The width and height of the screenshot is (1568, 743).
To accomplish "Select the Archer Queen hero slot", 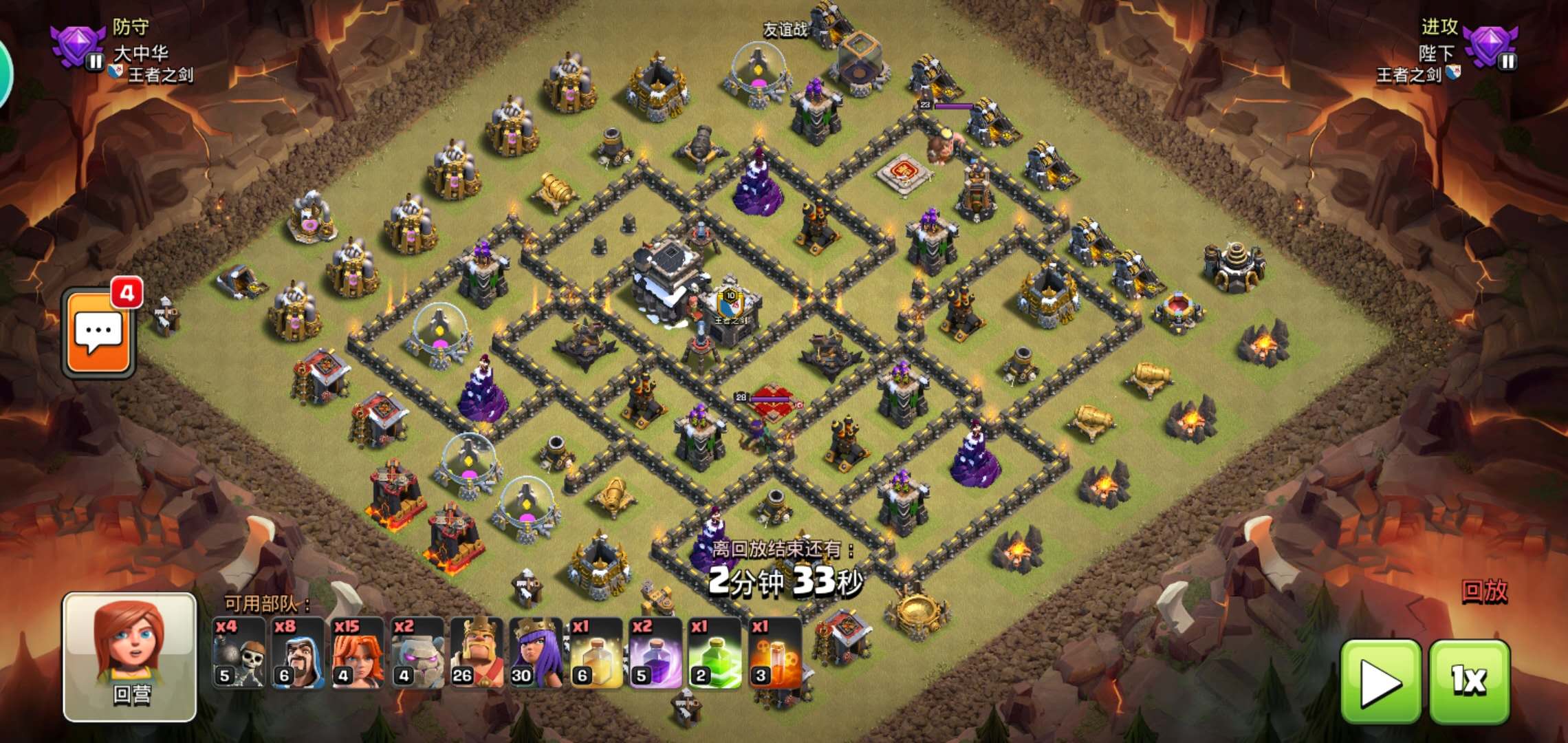I will (536, 654).
